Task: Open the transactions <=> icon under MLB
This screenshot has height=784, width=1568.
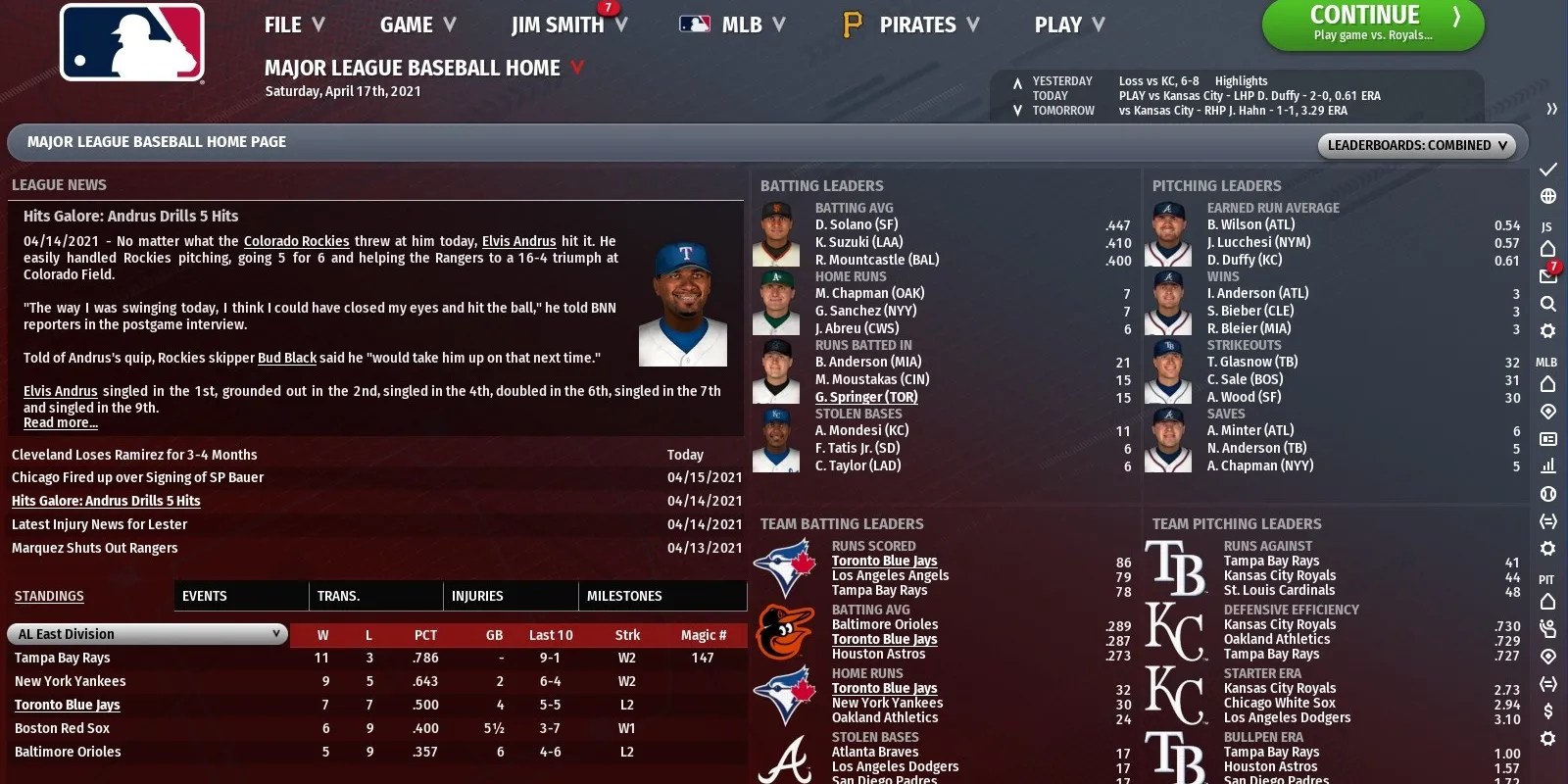Action: [x=1549, y=522]
